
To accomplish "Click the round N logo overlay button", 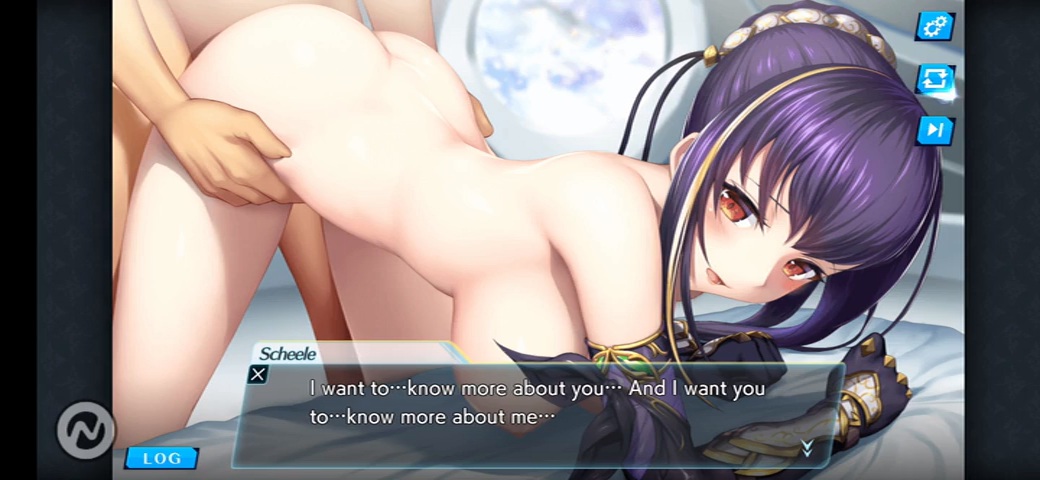I will pyautogui.click(x=87, y=430).
